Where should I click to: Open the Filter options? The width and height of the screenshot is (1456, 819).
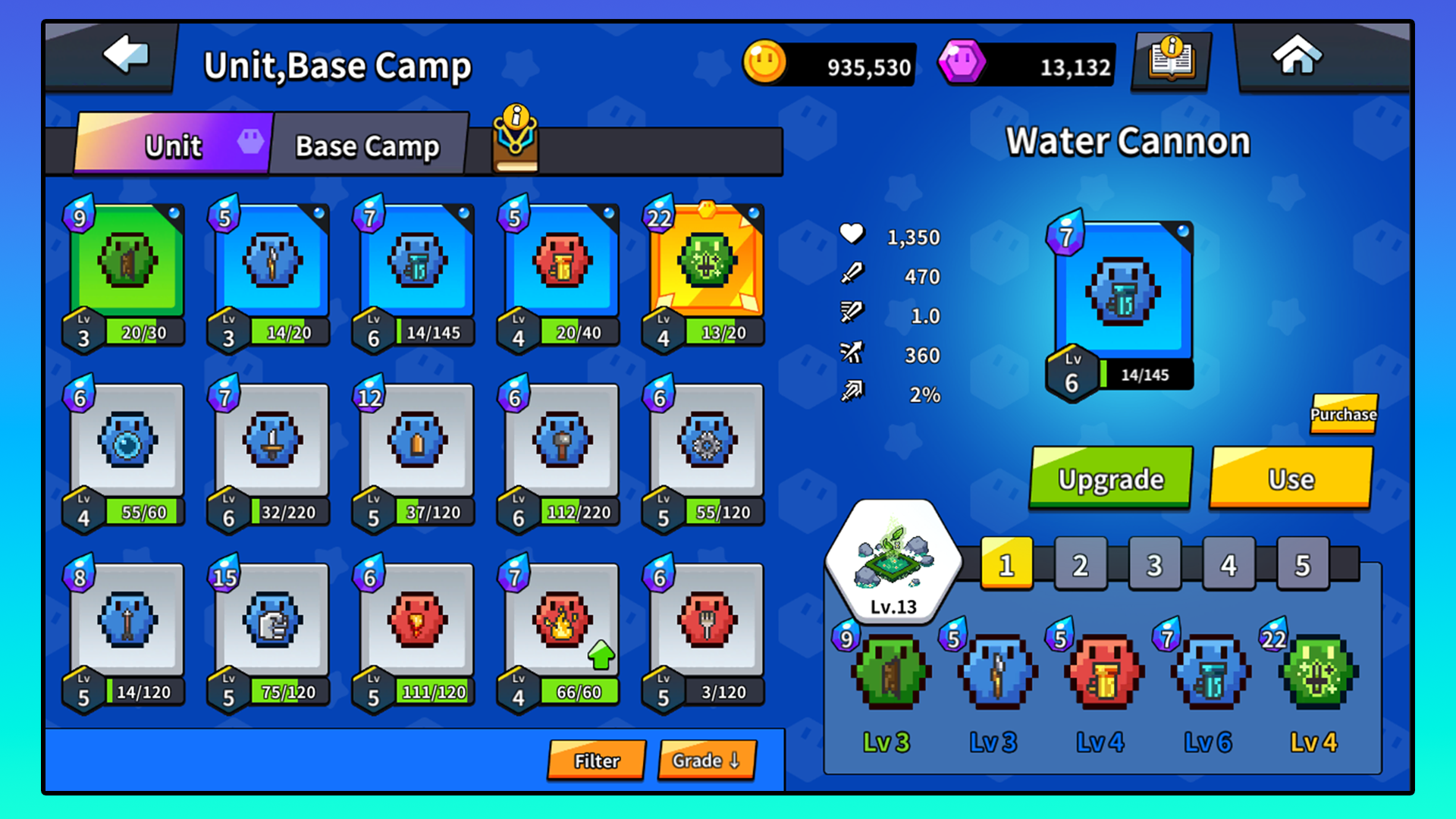596,760
